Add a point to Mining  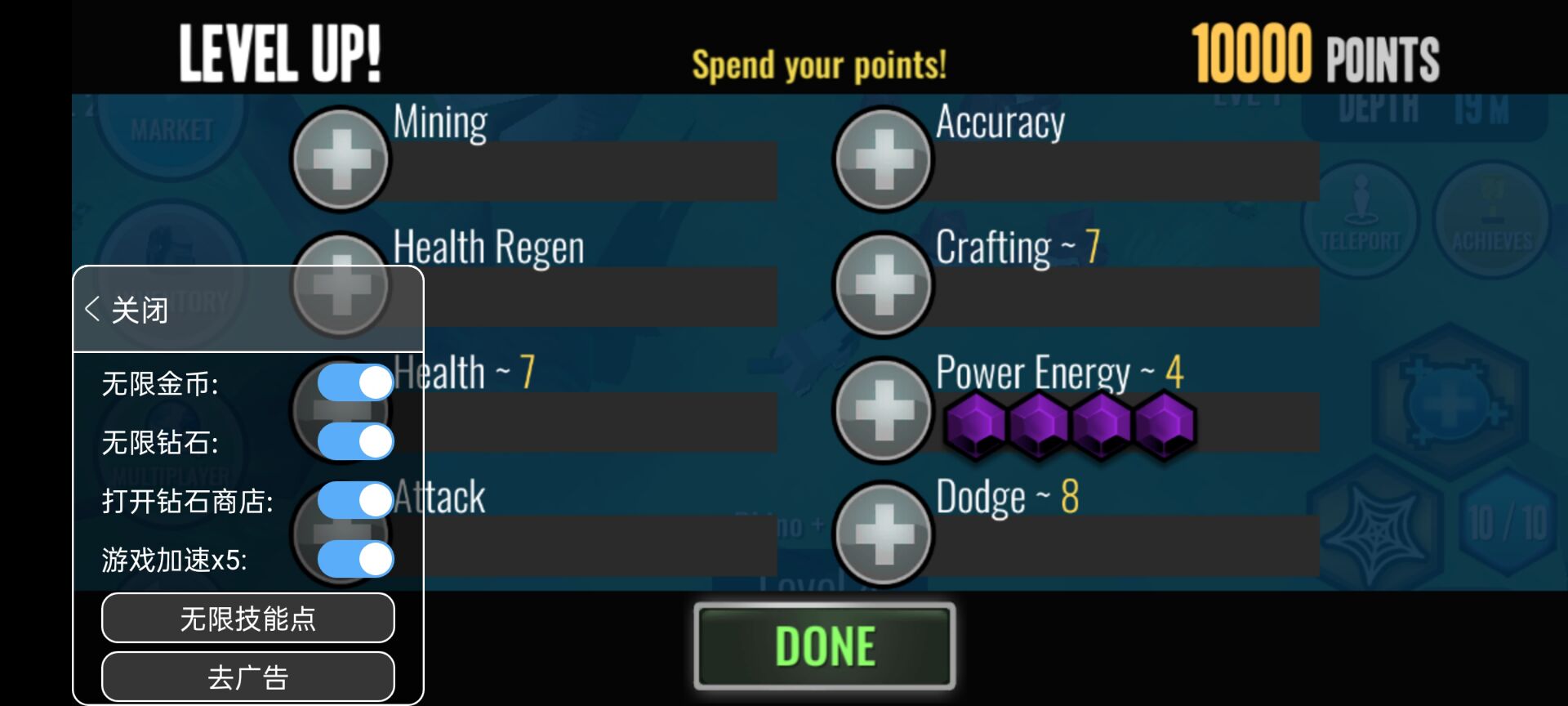point(341,159)
